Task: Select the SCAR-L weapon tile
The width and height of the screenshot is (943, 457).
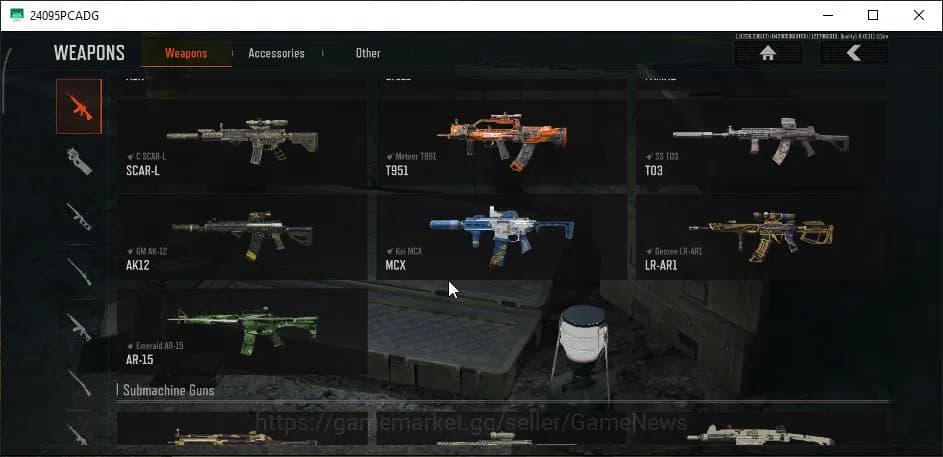Action: click(x=242, y=143)
